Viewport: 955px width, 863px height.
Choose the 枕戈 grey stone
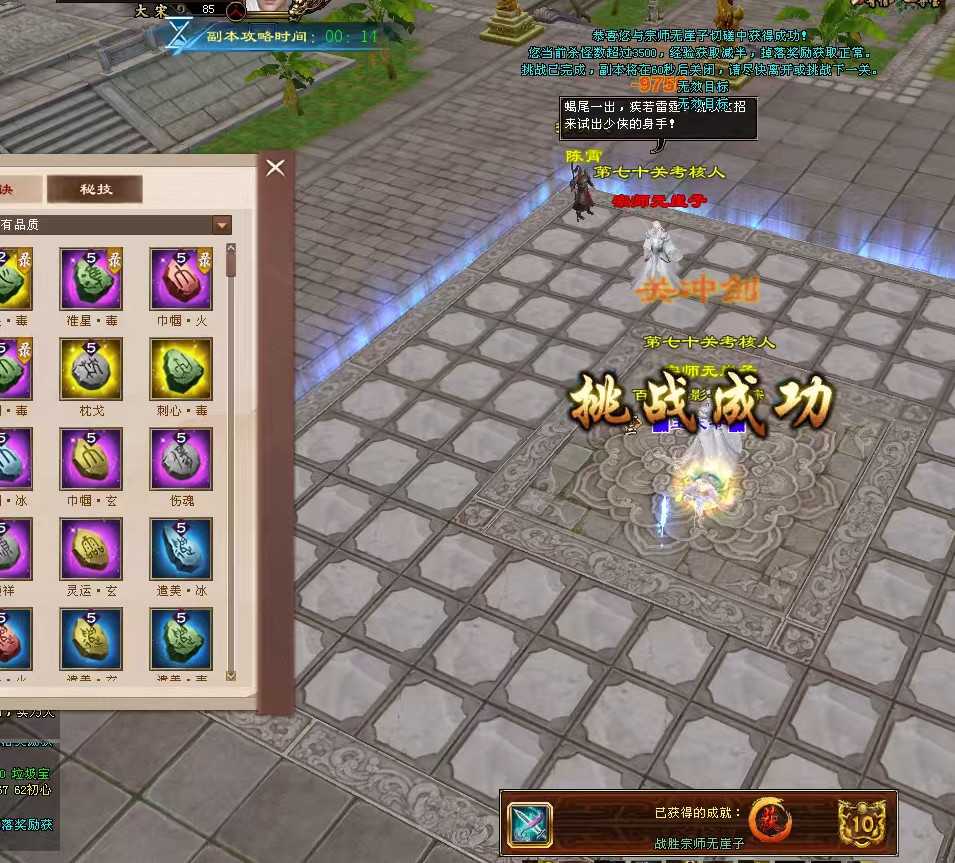click(91, 368)
